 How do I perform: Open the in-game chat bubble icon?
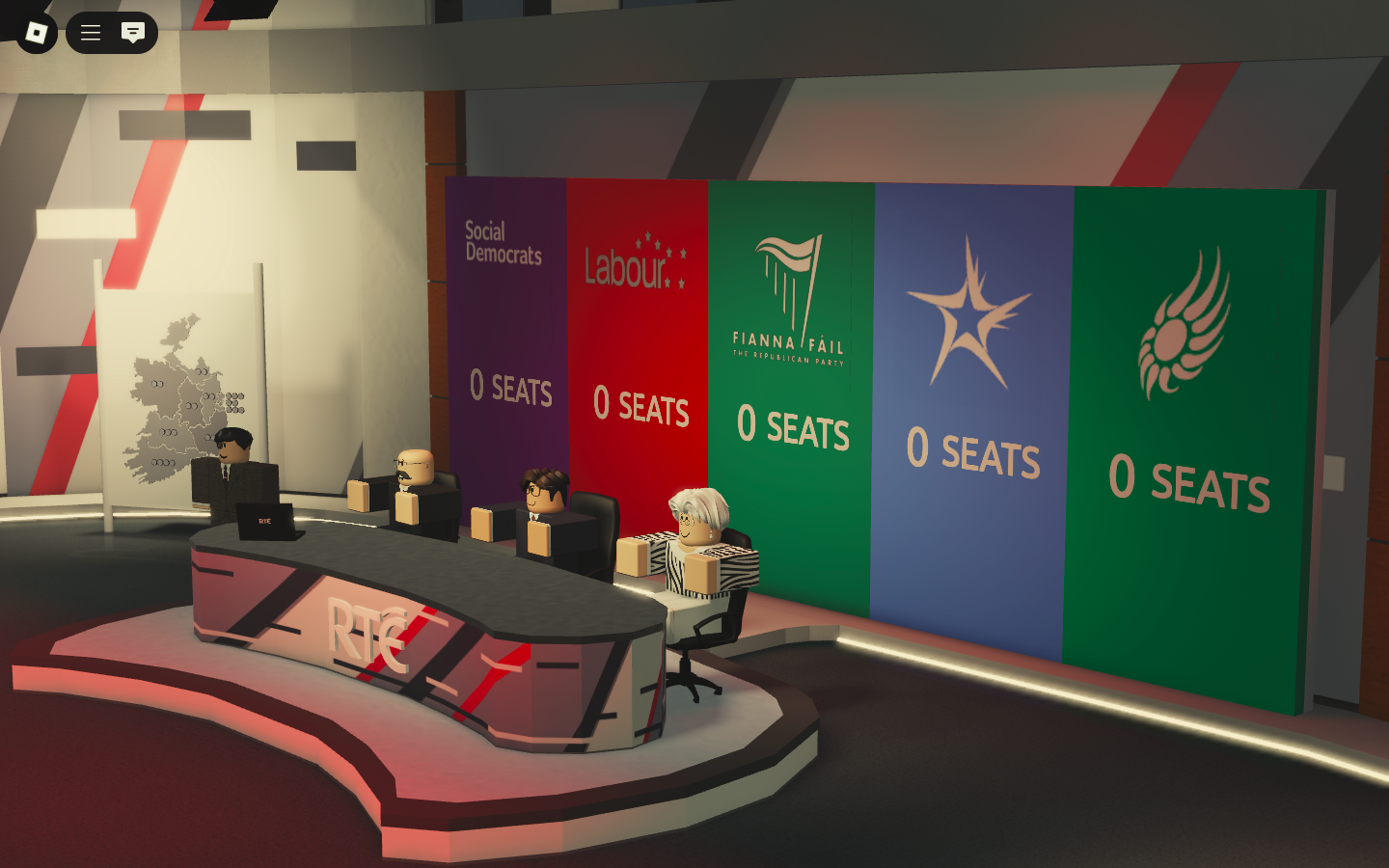tap(133, 32)
